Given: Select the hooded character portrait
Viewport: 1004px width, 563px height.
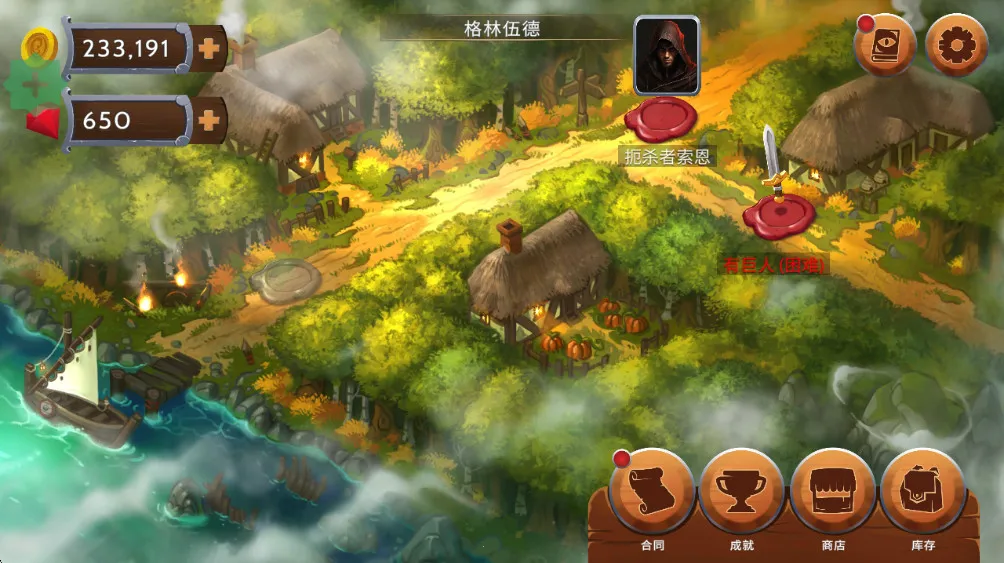Looking at the screenshot, I should (666, 55).
